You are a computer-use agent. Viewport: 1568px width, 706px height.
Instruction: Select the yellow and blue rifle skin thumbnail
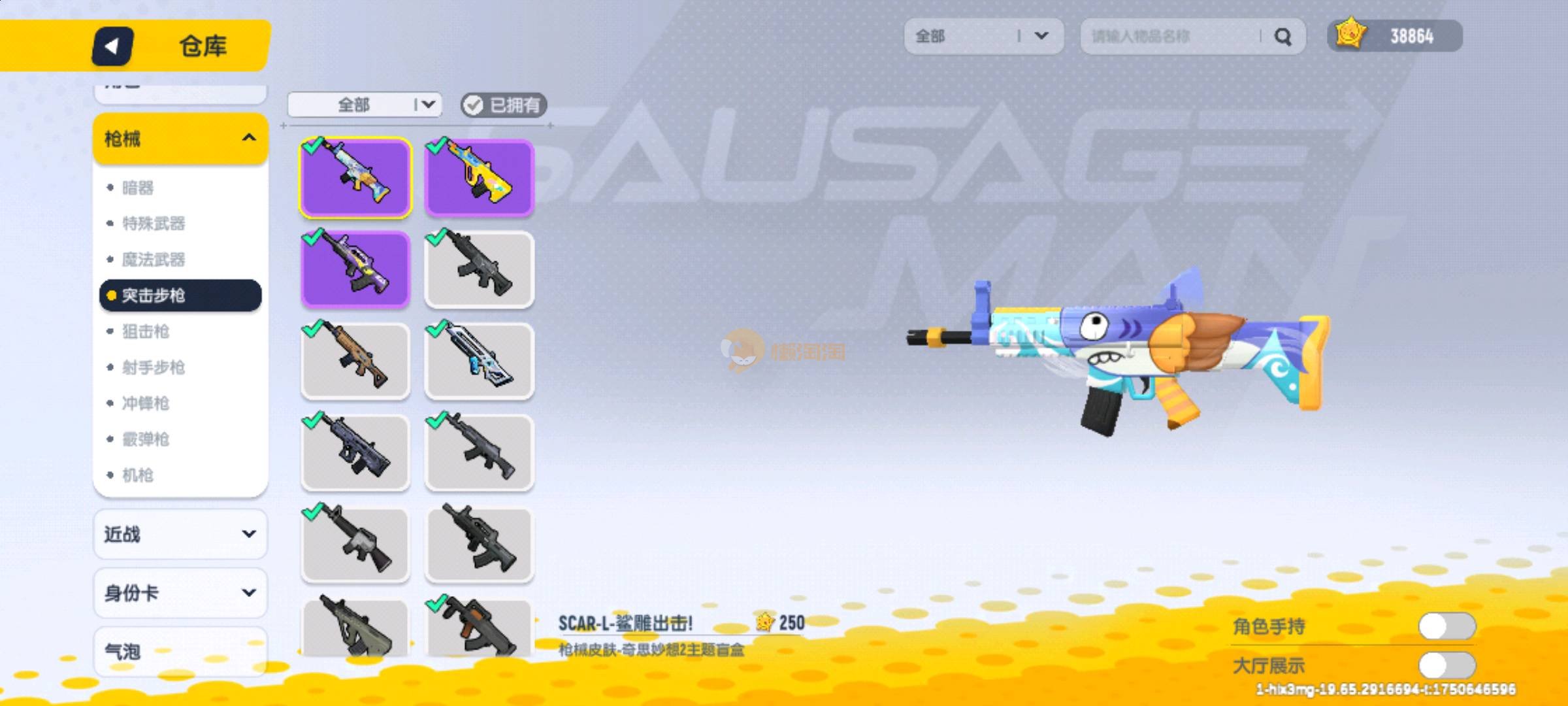click(x=480, y=176)
